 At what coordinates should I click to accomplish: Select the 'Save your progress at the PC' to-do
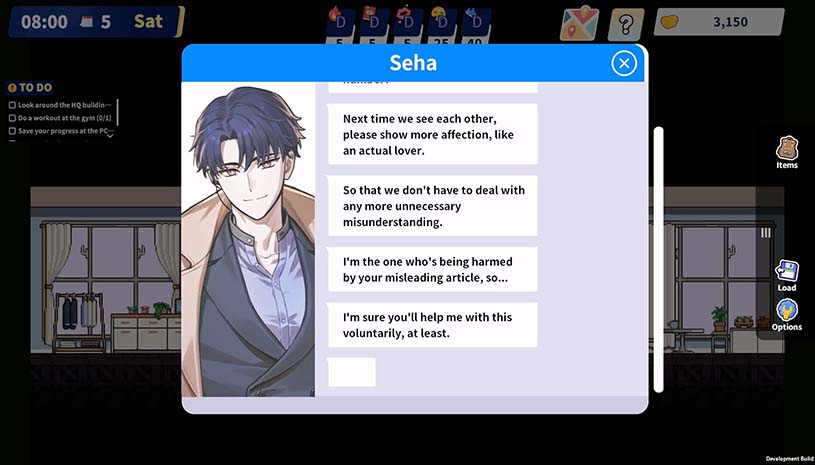(x=61, y=131)
